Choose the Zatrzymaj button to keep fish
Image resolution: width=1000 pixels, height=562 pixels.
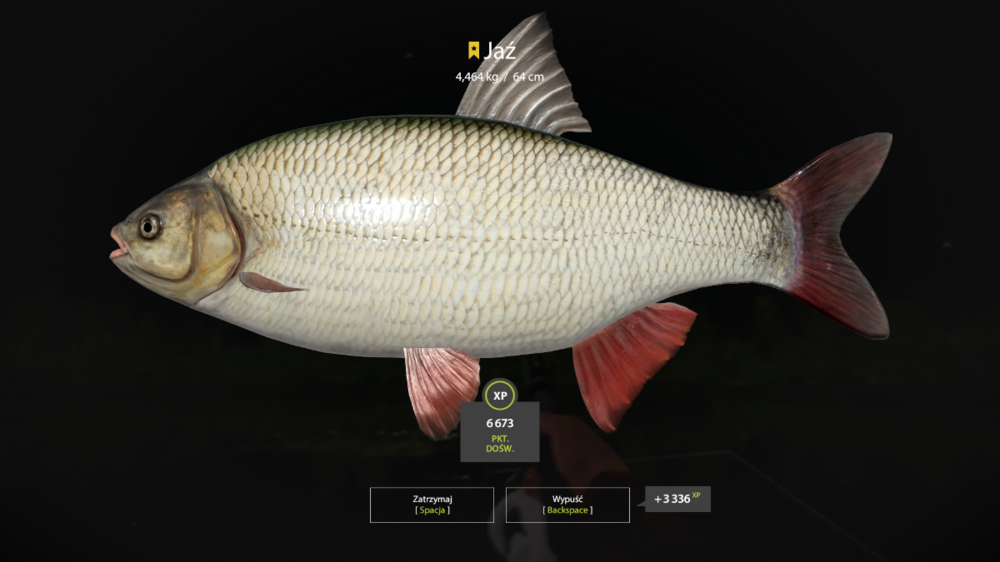tap(432, 504)
